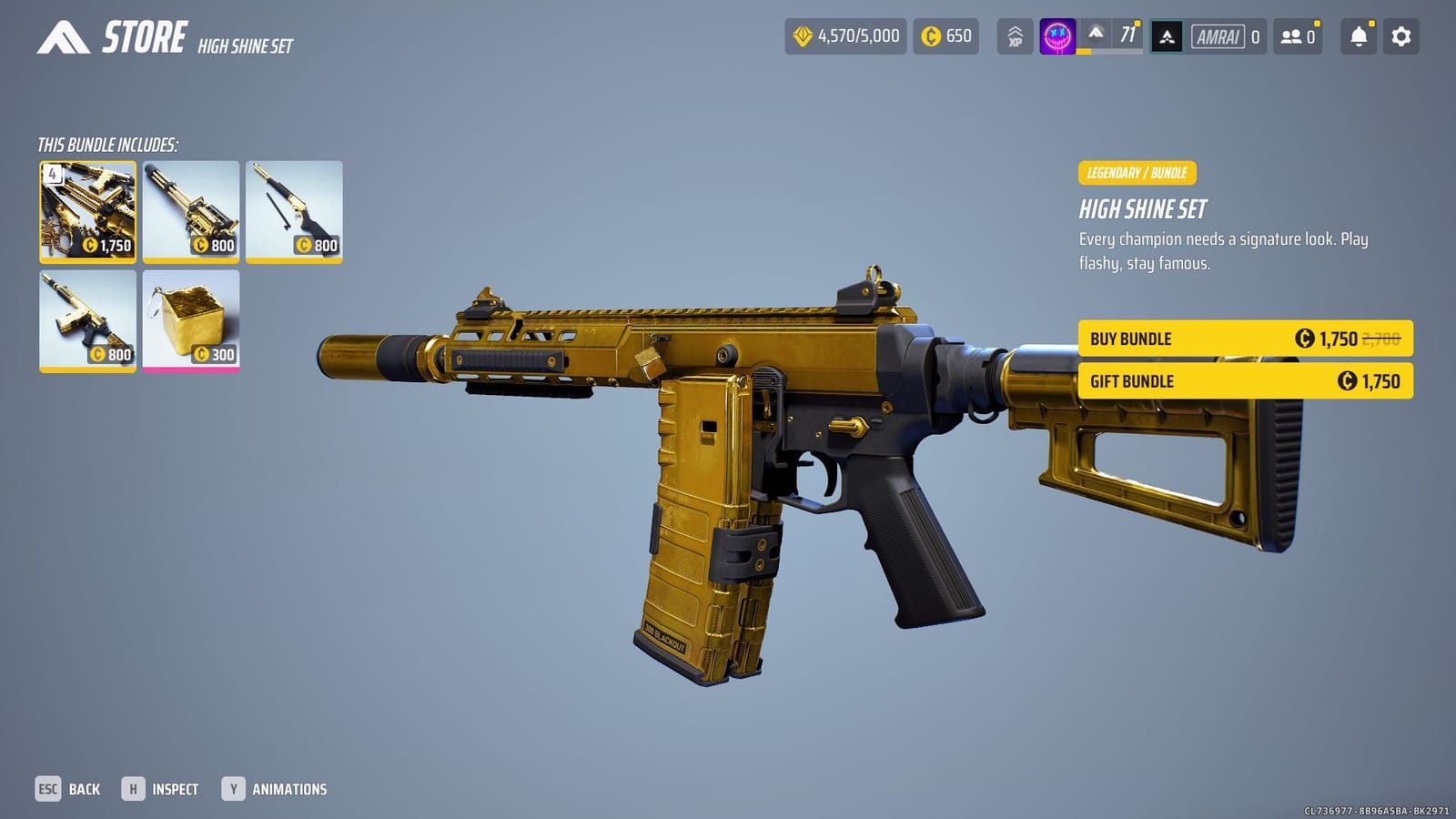Select the gold bar charm priced 300
The image size is (1456, 819).
point(191,320)
